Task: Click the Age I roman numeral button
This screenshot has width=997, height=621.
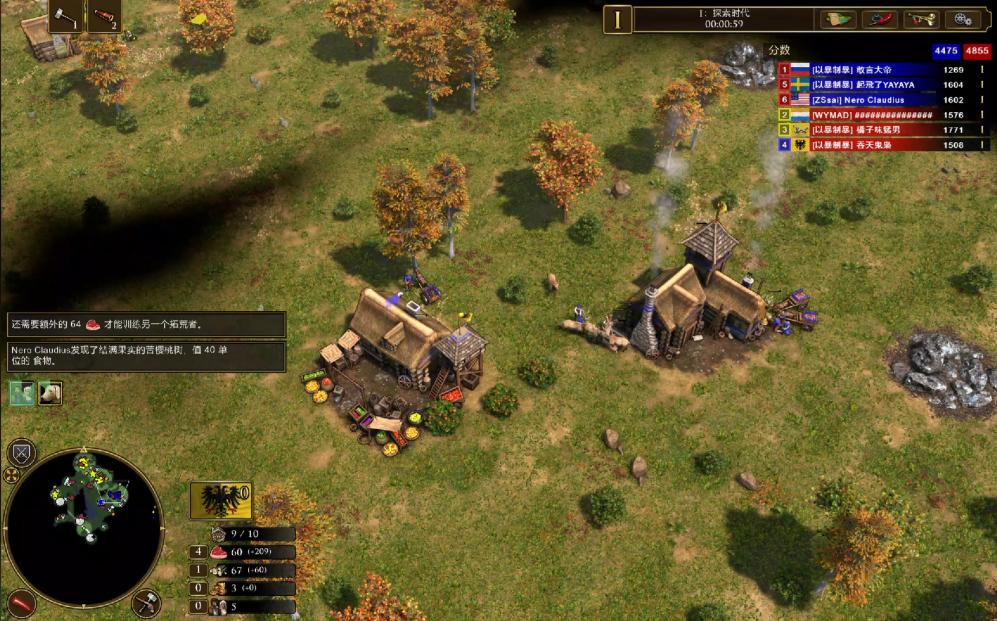Action: [617, 19]
